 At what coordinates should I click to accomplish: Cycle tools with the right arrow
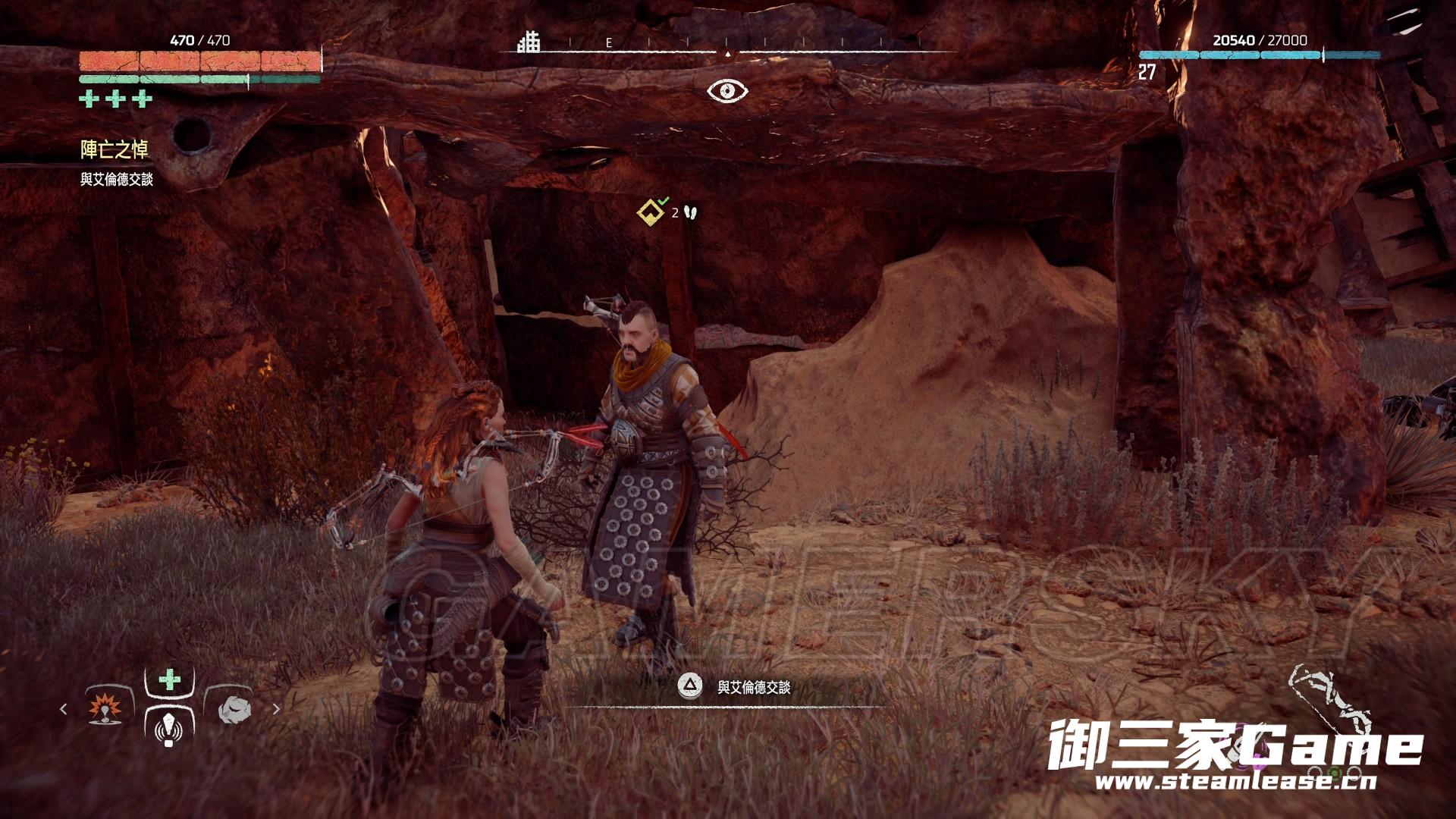click(x=276, y=709)
